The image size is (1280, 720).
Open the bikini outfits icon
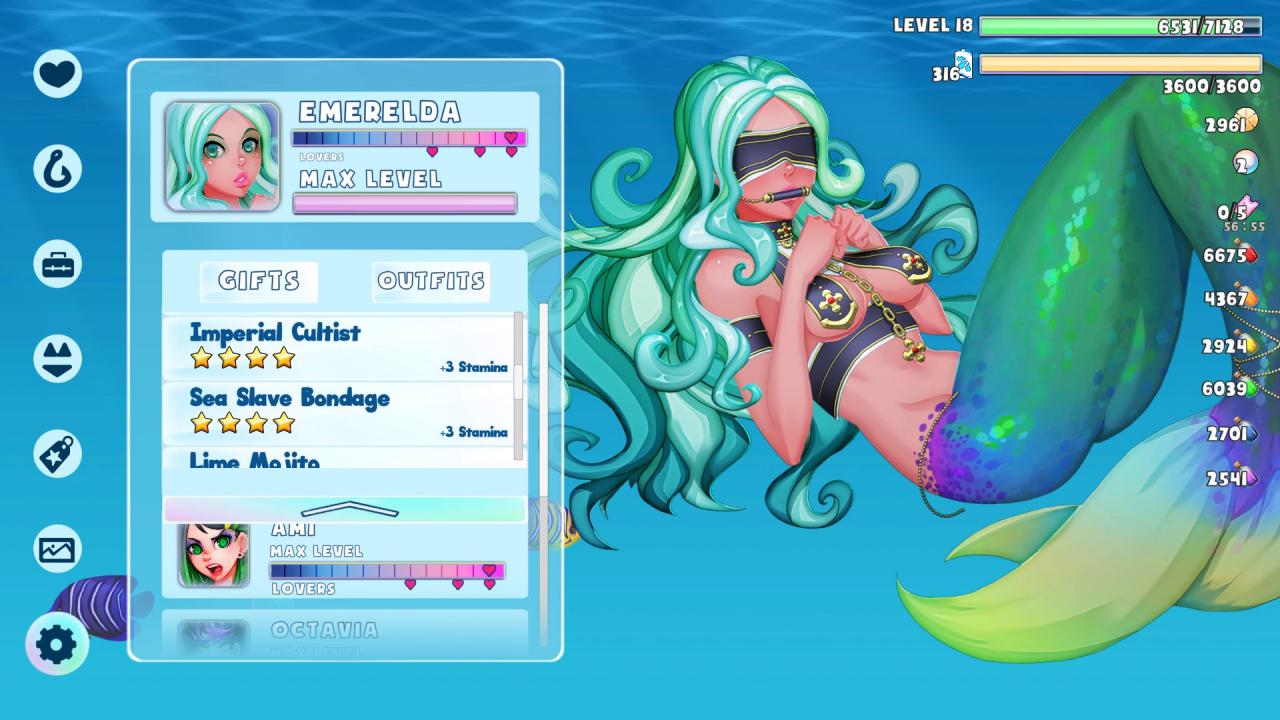(x=57, y=358)
